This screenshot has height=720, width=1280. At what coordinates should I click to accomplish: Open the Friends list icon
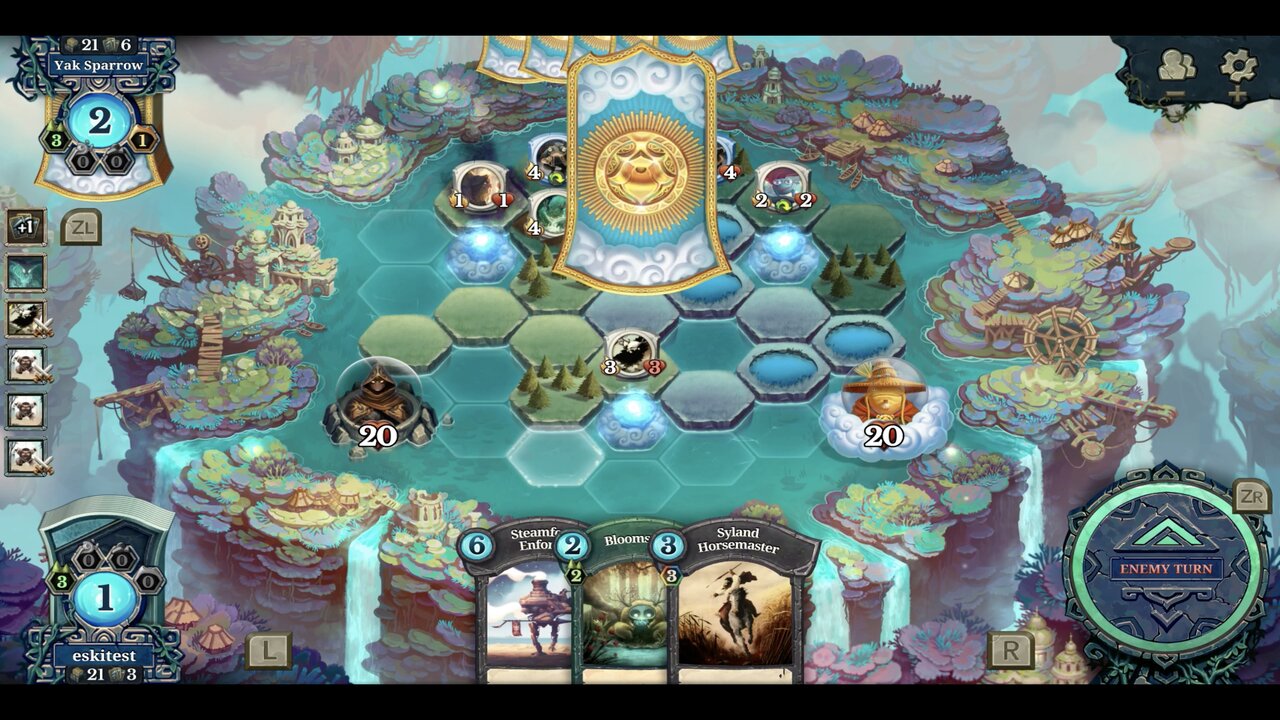coord(1177,62)
